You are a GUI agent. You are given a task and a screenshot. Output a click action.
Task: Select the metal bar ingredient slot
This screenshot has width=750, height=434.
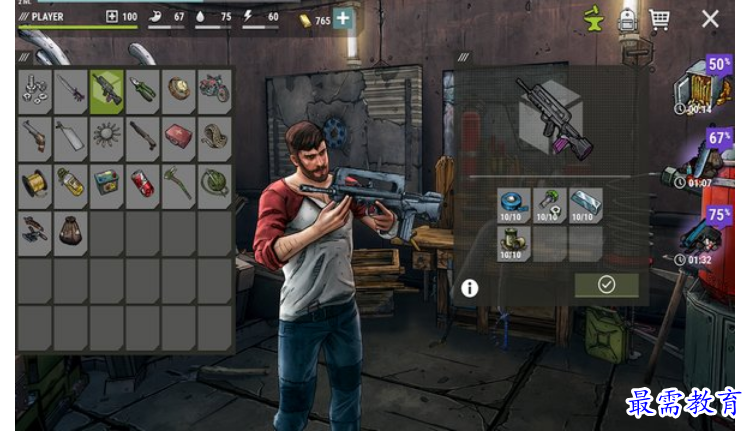point(586,205)
